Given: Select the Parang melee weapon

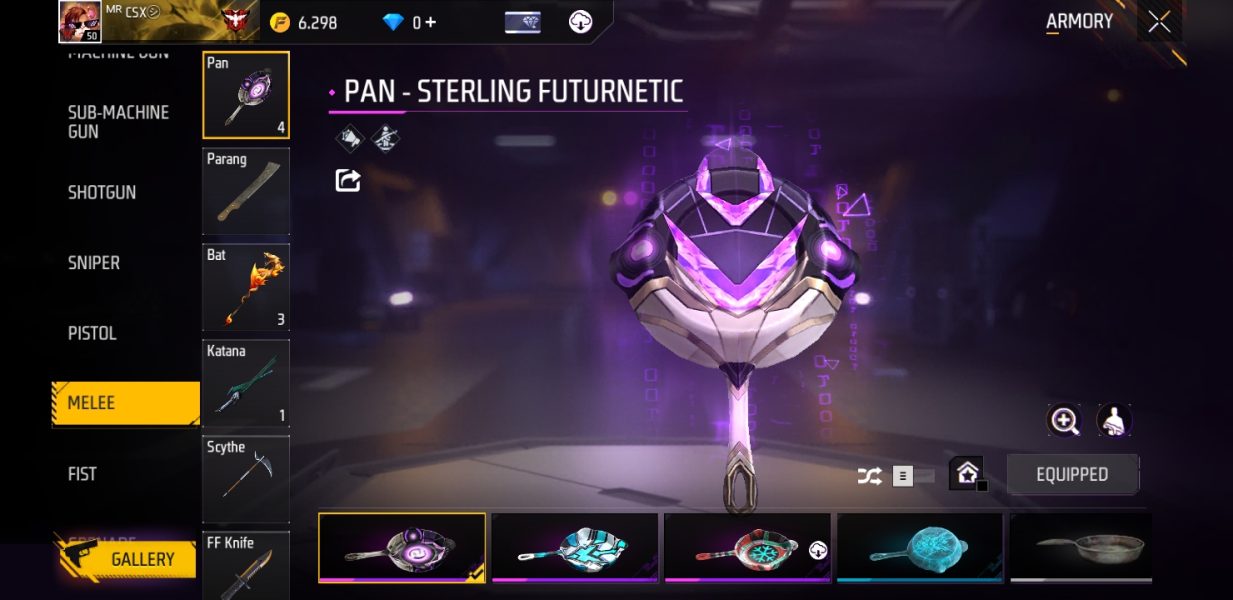Looking at the screenshot, I should tap(246, 191).
